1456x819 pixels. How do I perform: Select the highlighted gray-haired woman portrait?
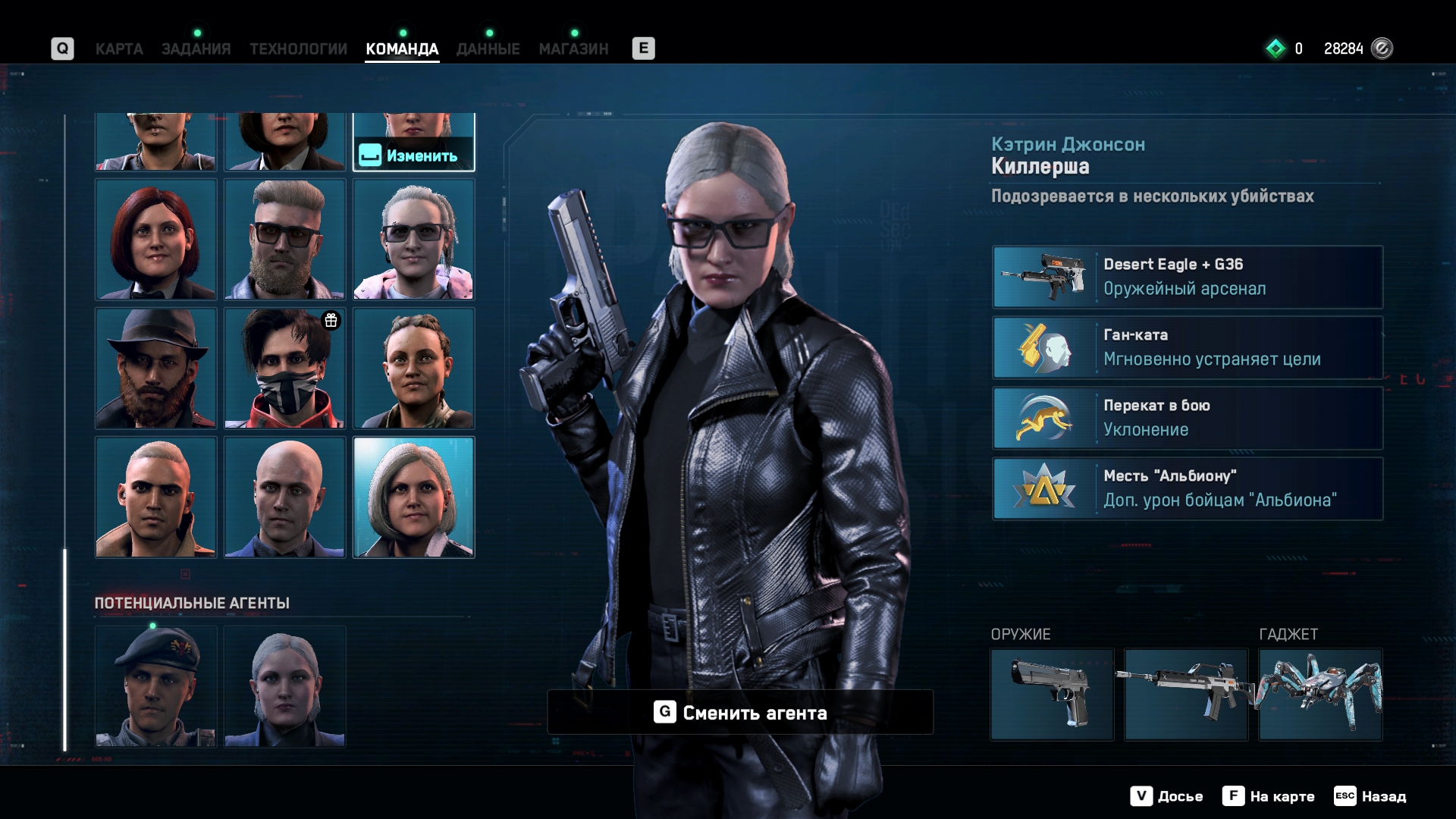click(413, 497)
